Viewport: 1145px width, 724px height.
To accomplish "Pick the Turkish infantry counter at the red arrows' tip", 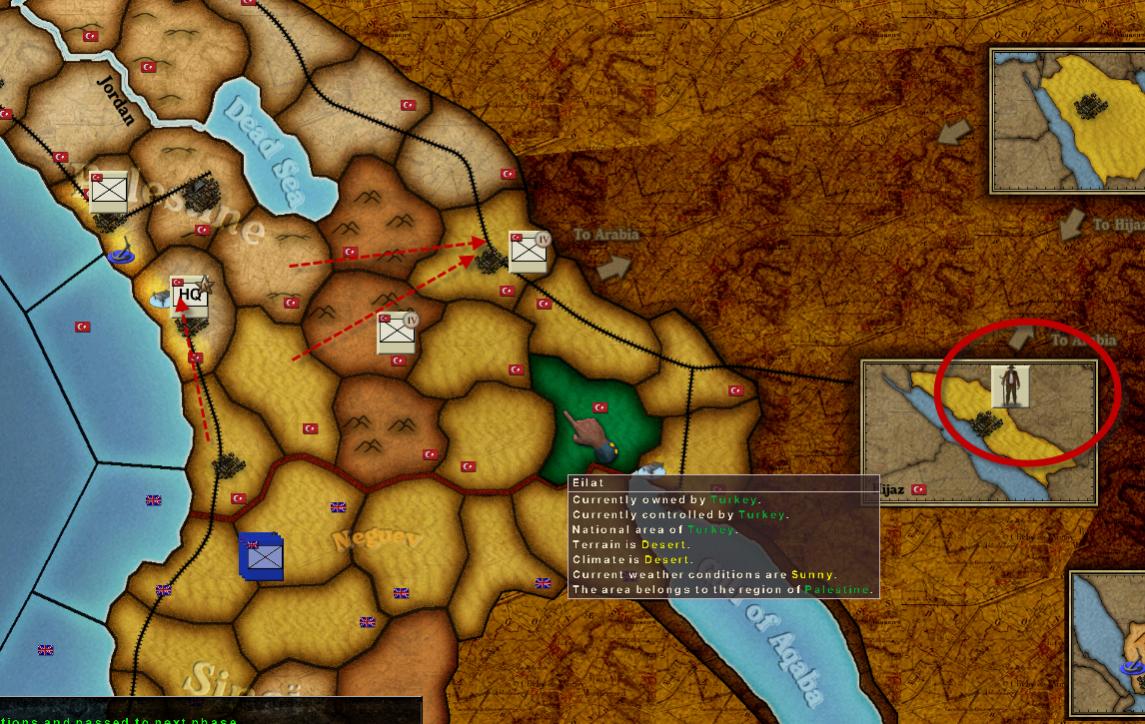I will pyautogui.click(x=528, y=251).
